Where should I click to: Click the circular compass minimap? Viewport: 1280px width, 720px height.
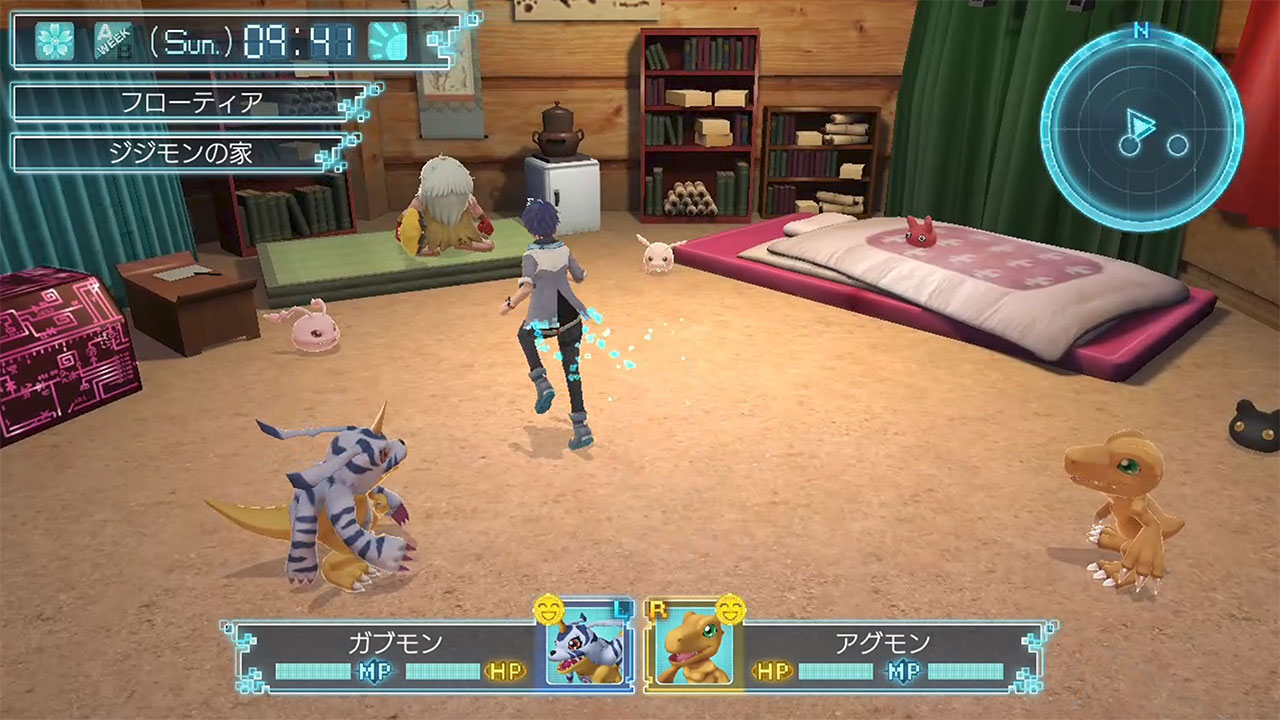1142,130
